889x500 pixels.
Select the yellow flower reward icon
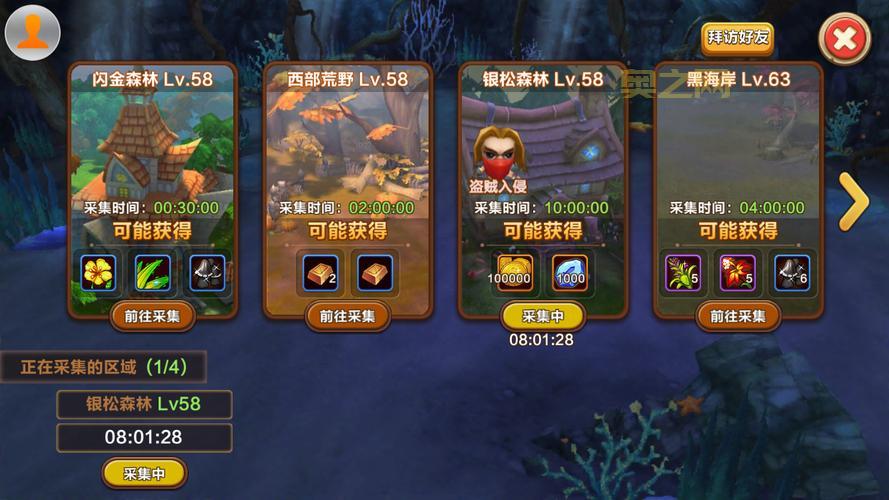point(99,272)
